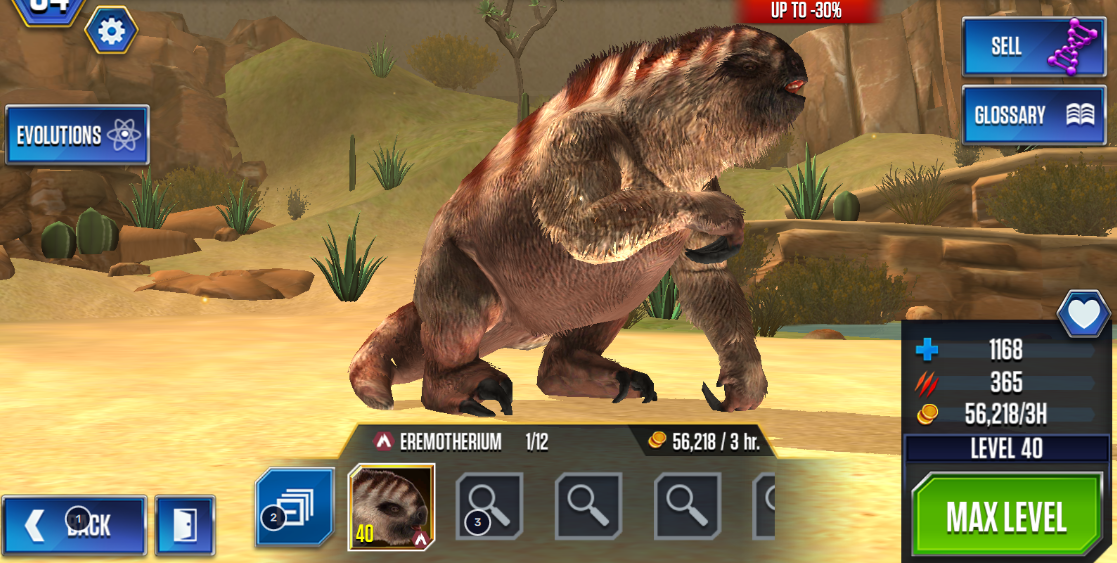Screen dimensions: 1117x563
Task: Tap the green Max Level button
Action: click(x=1007, y=517)
